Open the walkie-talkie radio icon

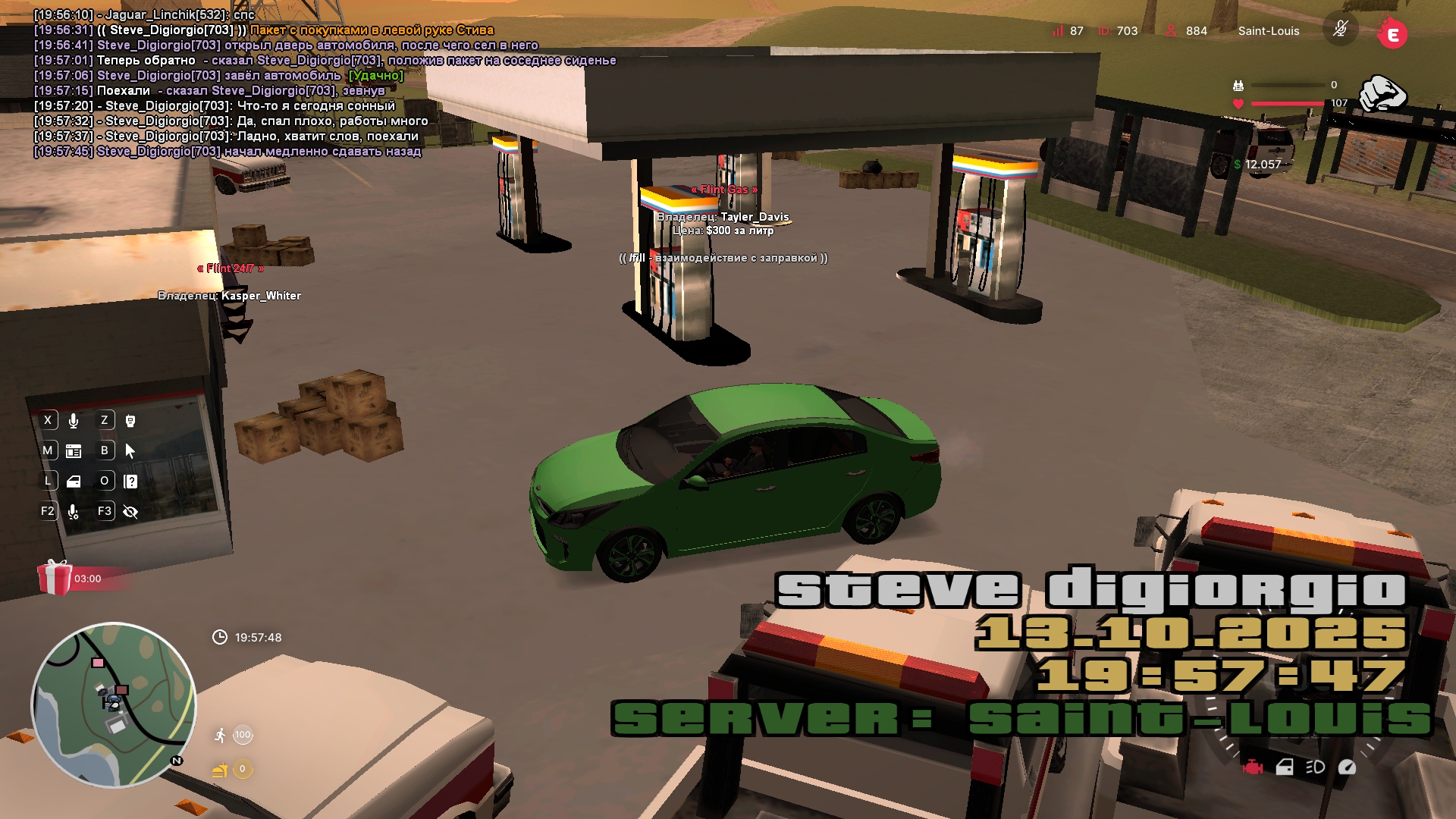pos(130,421)
